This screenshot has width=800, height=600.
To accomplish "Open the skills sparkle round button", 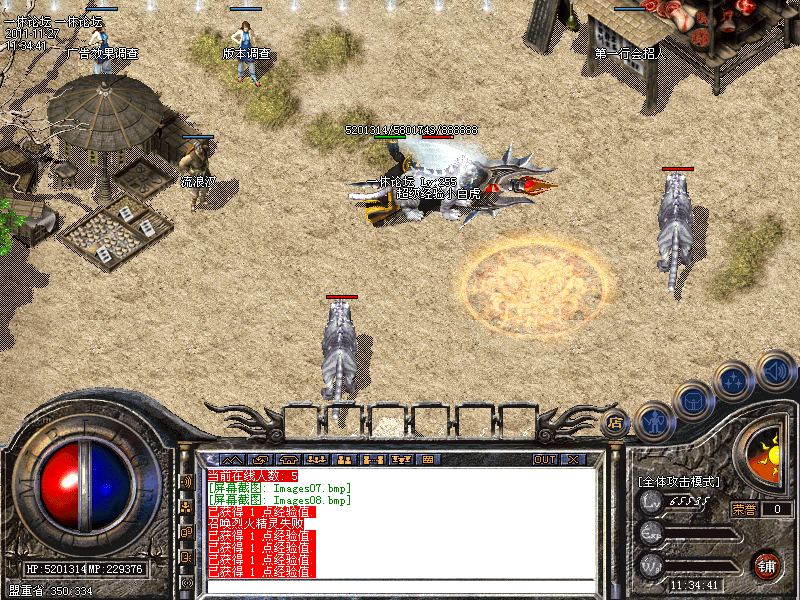I will 735,381.
